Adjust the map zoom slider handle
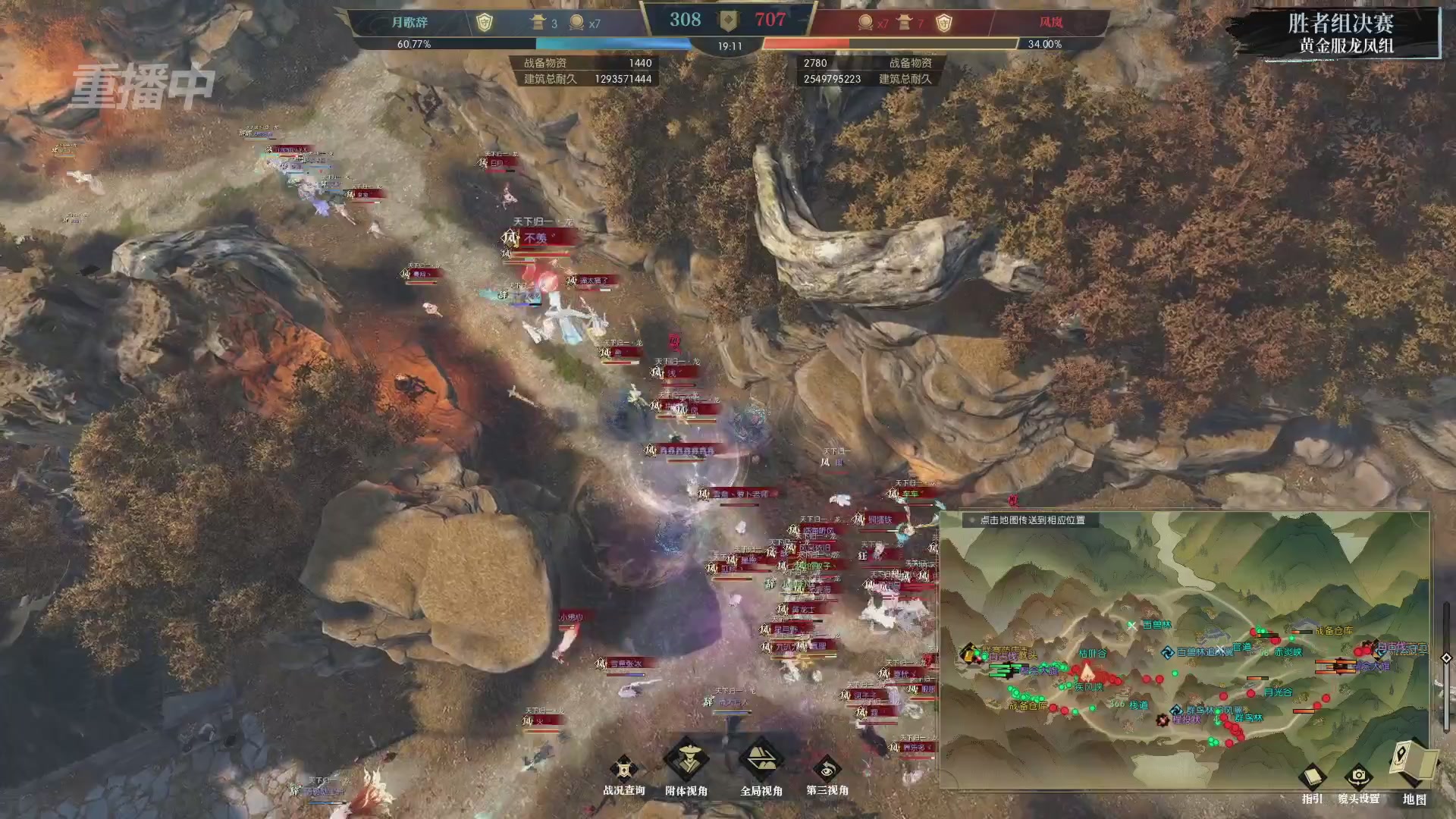 1446,658
